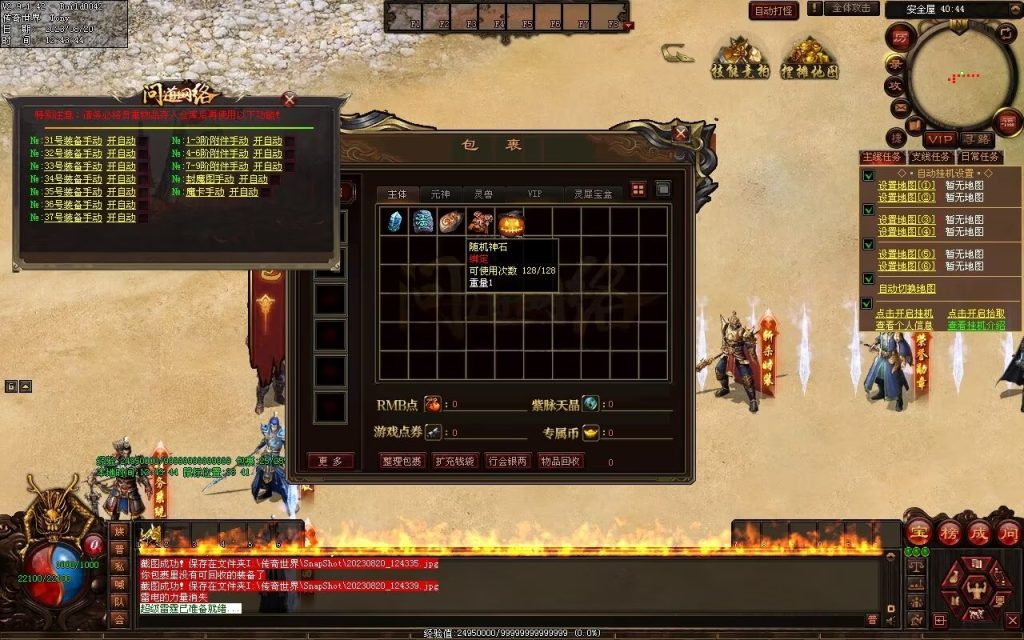Switch to the 支线任务 quest tab
The height and width of the screenshot is (640, 1024).
(x=929, y=157)
